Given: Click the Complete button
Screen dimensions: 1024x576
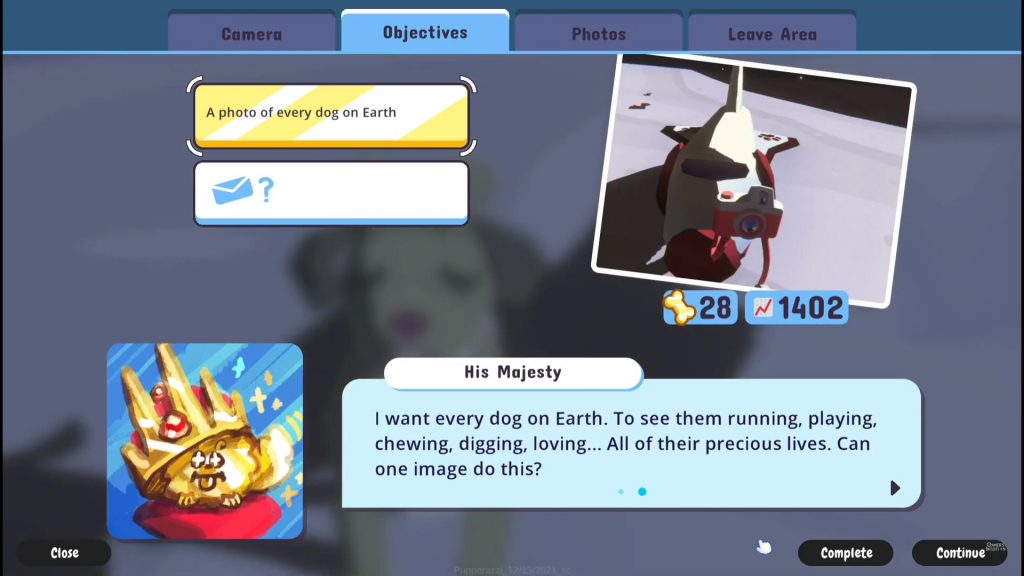Looking at the screenshot, I should pyautogui.click(x=846, y=553).
